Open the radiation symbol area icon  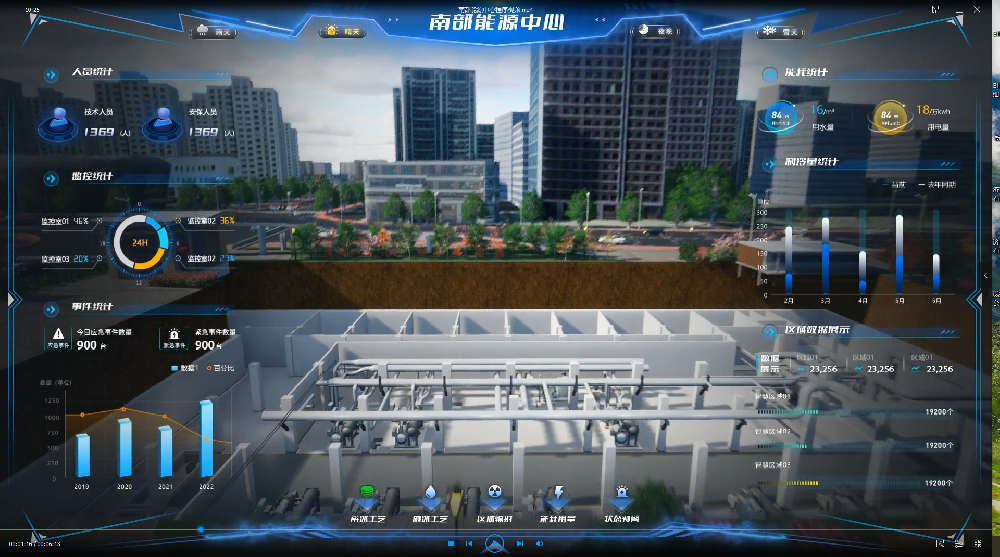point(494,498)
